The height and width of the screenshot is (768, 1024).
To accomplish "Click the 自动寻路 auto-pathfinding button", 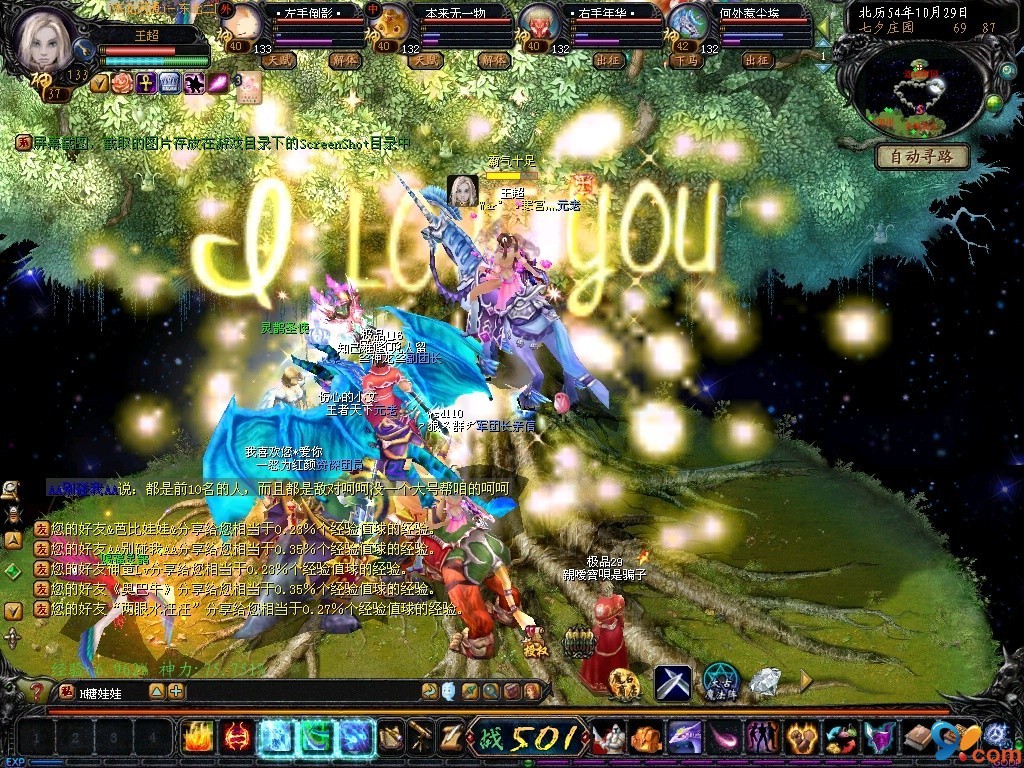I will tap(922, 156).
